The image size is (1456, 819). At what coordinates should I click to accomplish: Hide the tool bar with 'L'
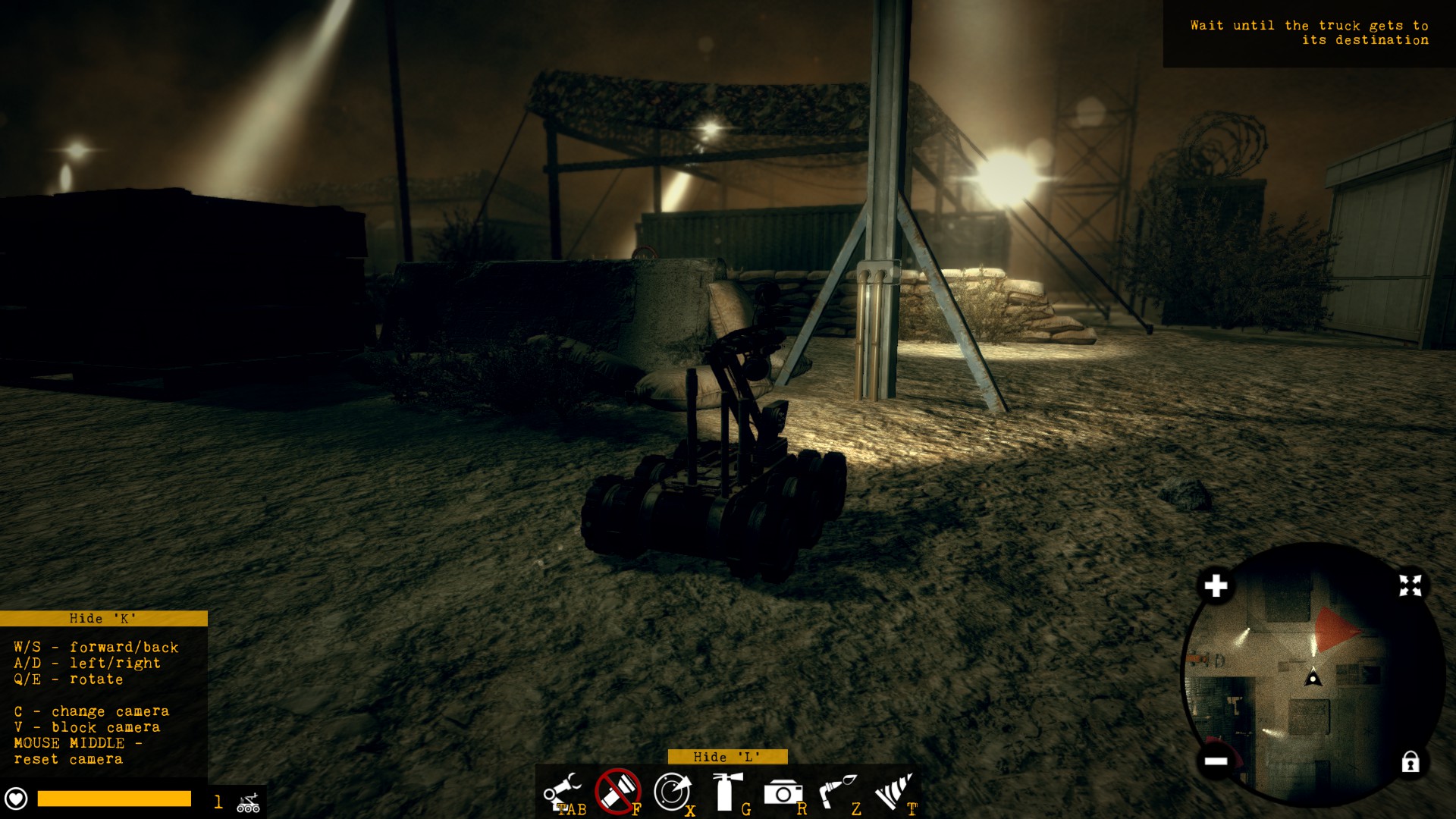click(727, 757)
